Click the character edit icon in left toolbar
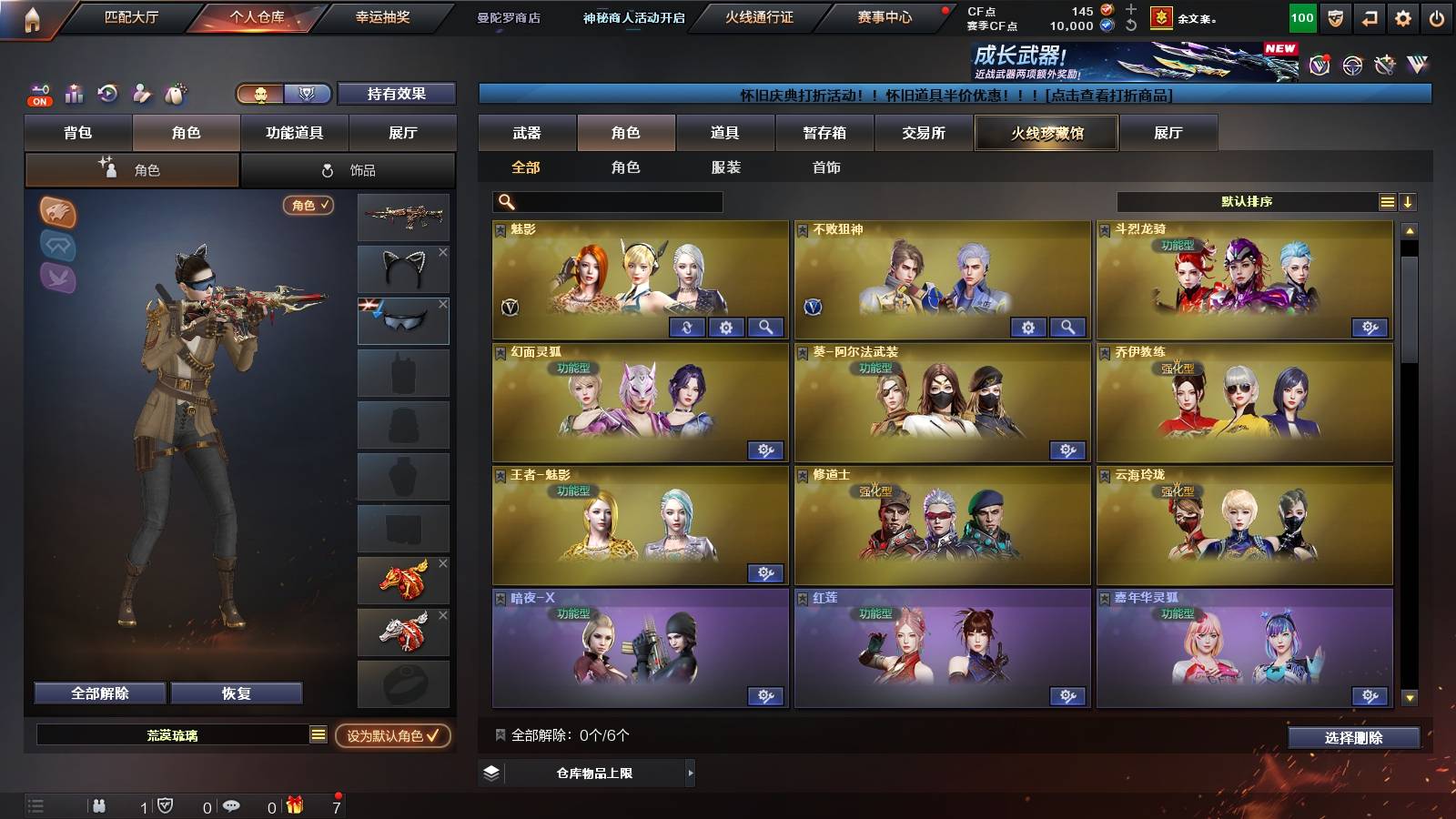This screenshot has height=819, width=1456. pos(143,94)
